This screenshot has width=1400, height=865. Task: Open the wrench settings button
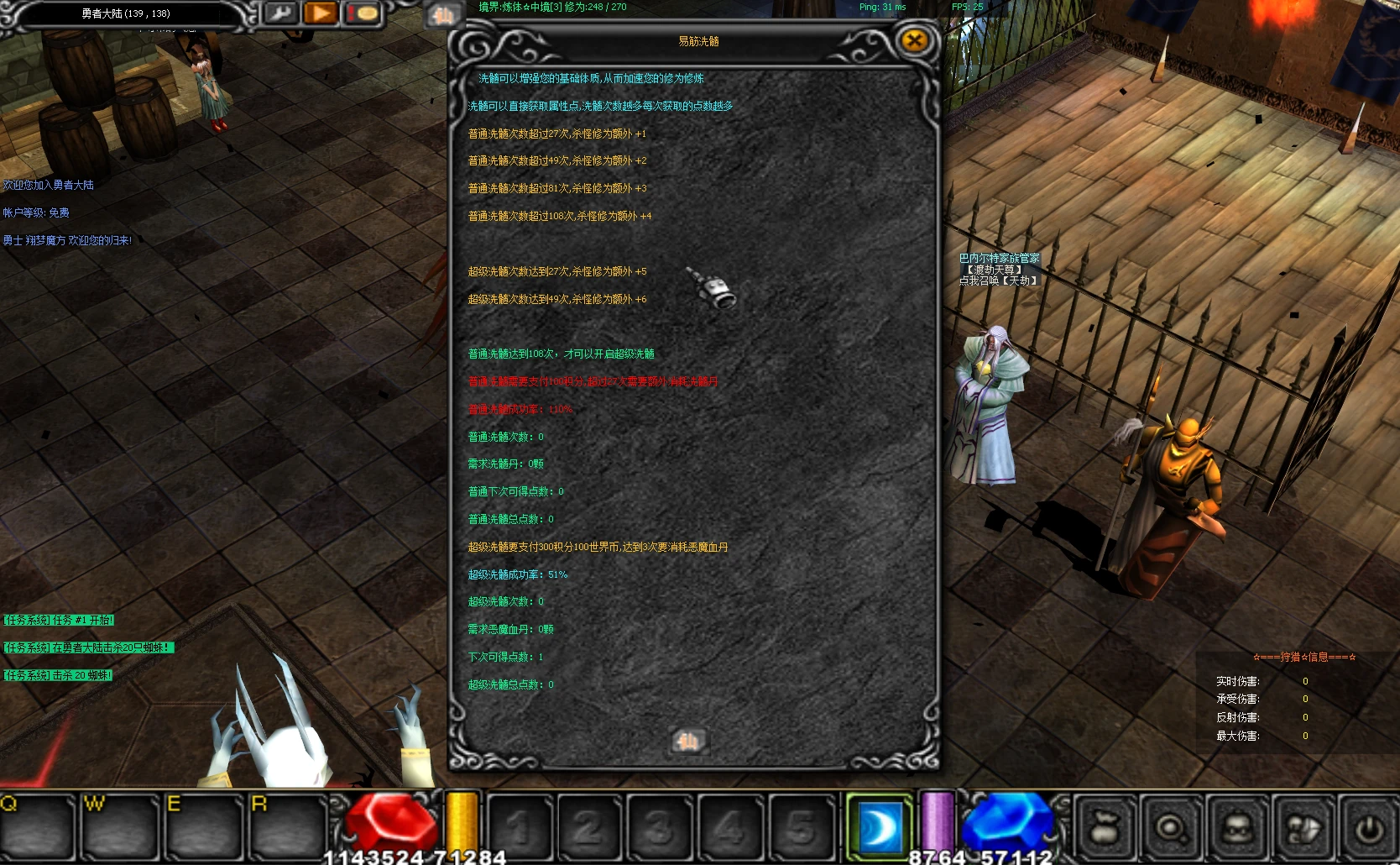(x=281, y=13)
